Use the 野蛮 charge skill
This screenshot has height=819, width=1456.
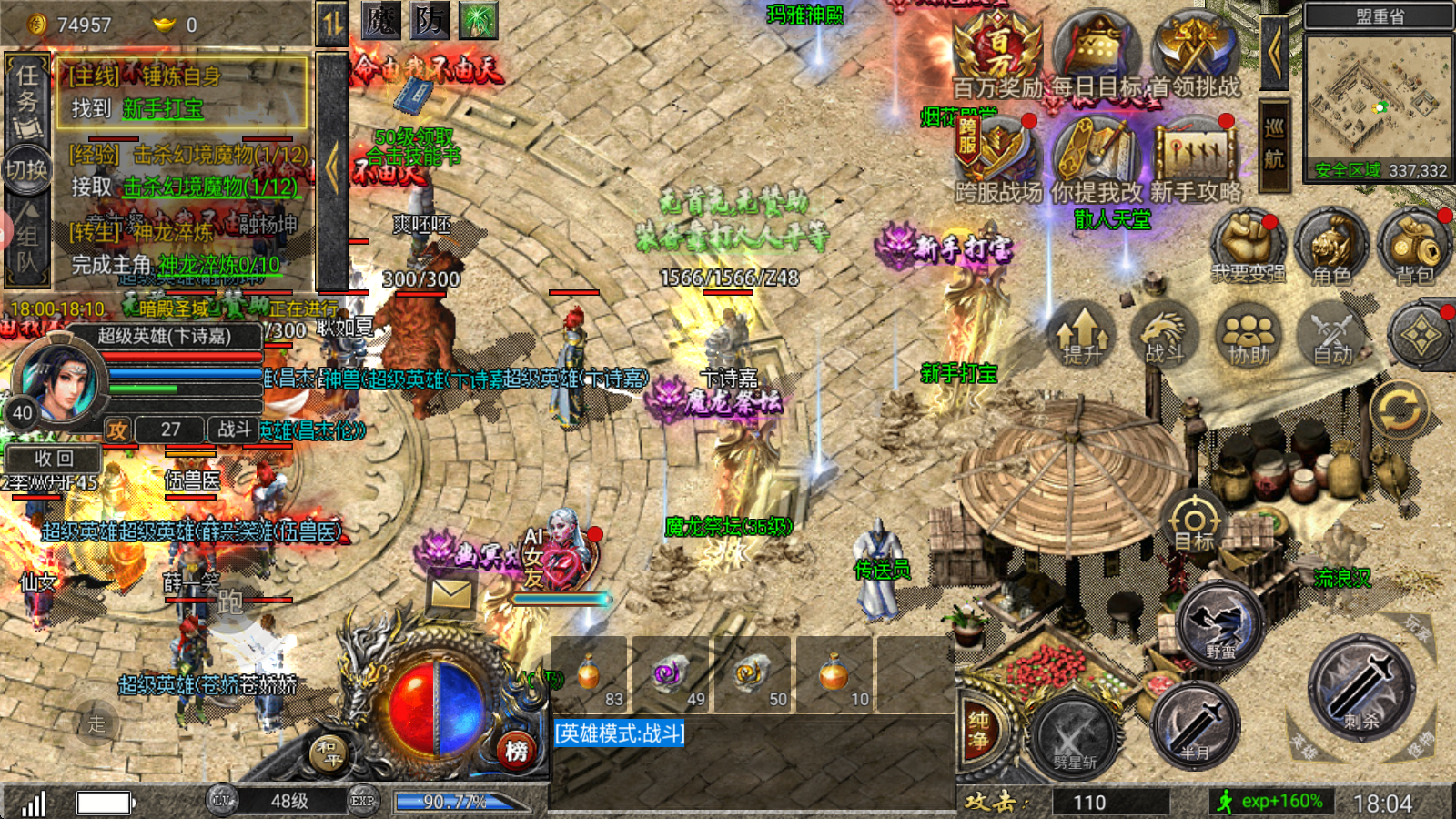1220,625
